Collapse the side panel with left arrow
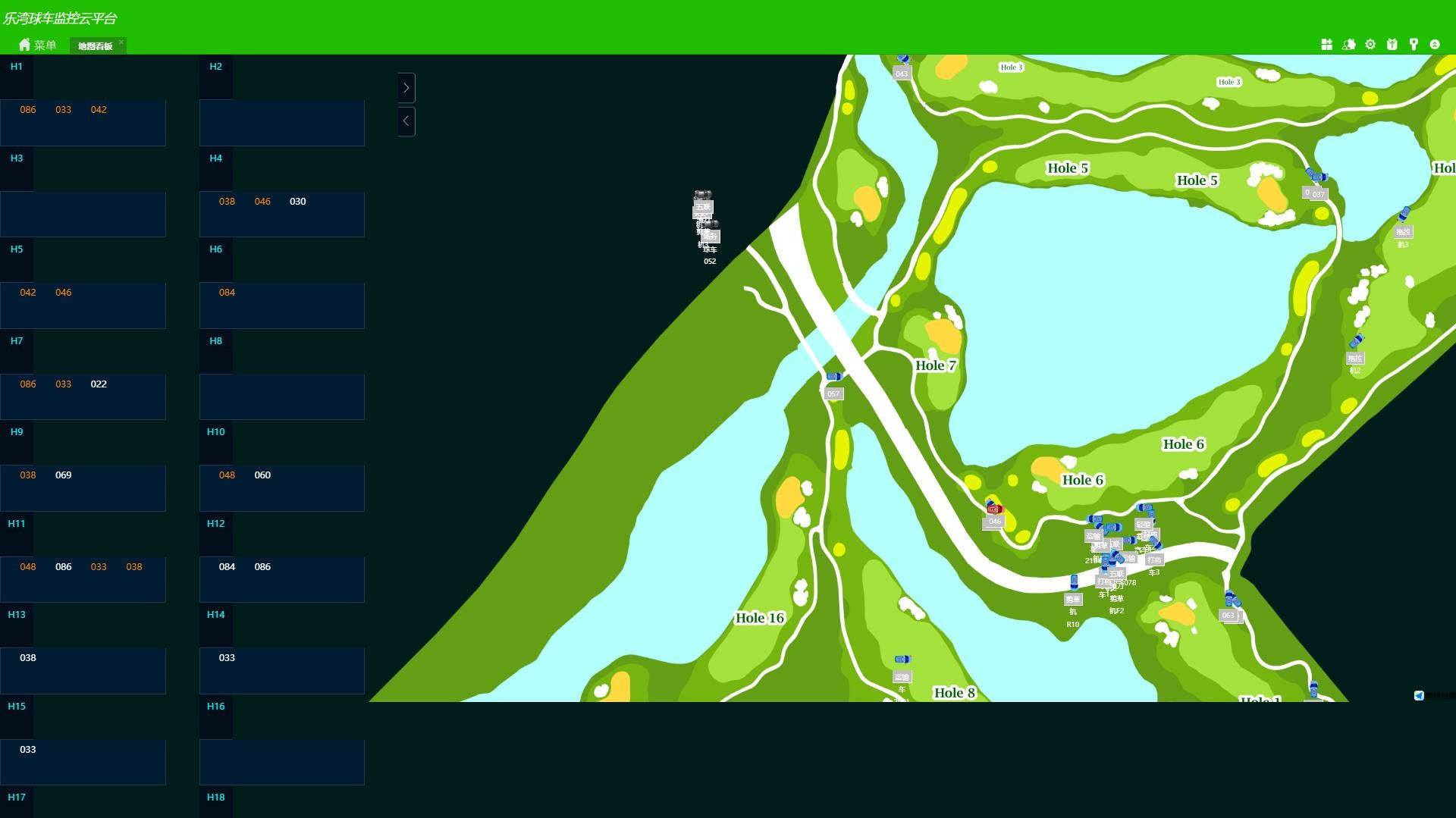 [x=406, y=121]
